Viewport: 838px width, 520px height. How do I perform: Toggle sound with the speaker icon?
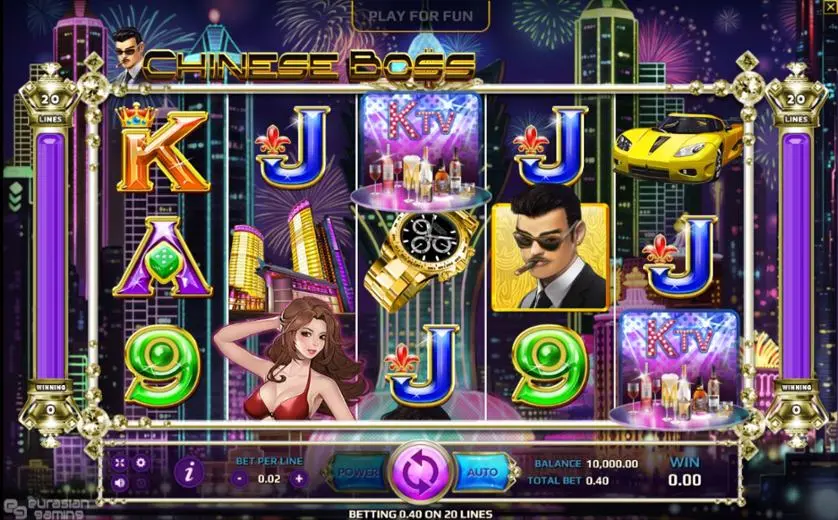(120, 482)
